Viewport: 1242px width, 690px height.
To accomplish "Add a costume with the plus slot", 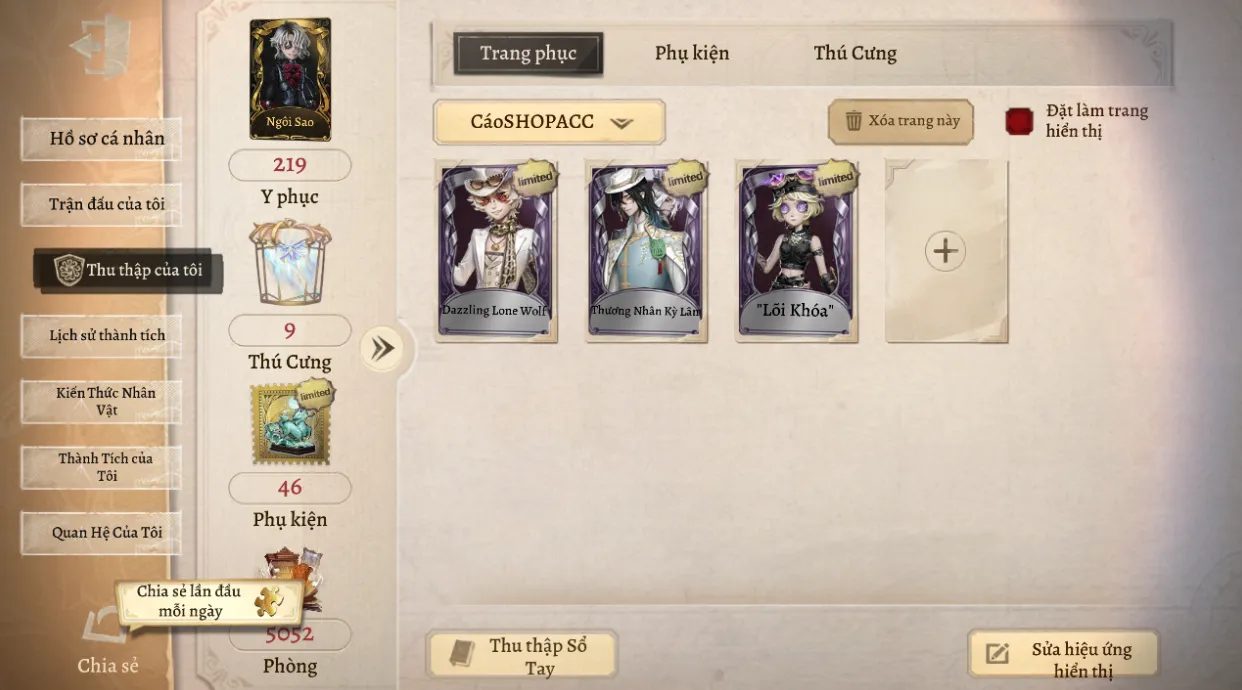I will 945,251.
